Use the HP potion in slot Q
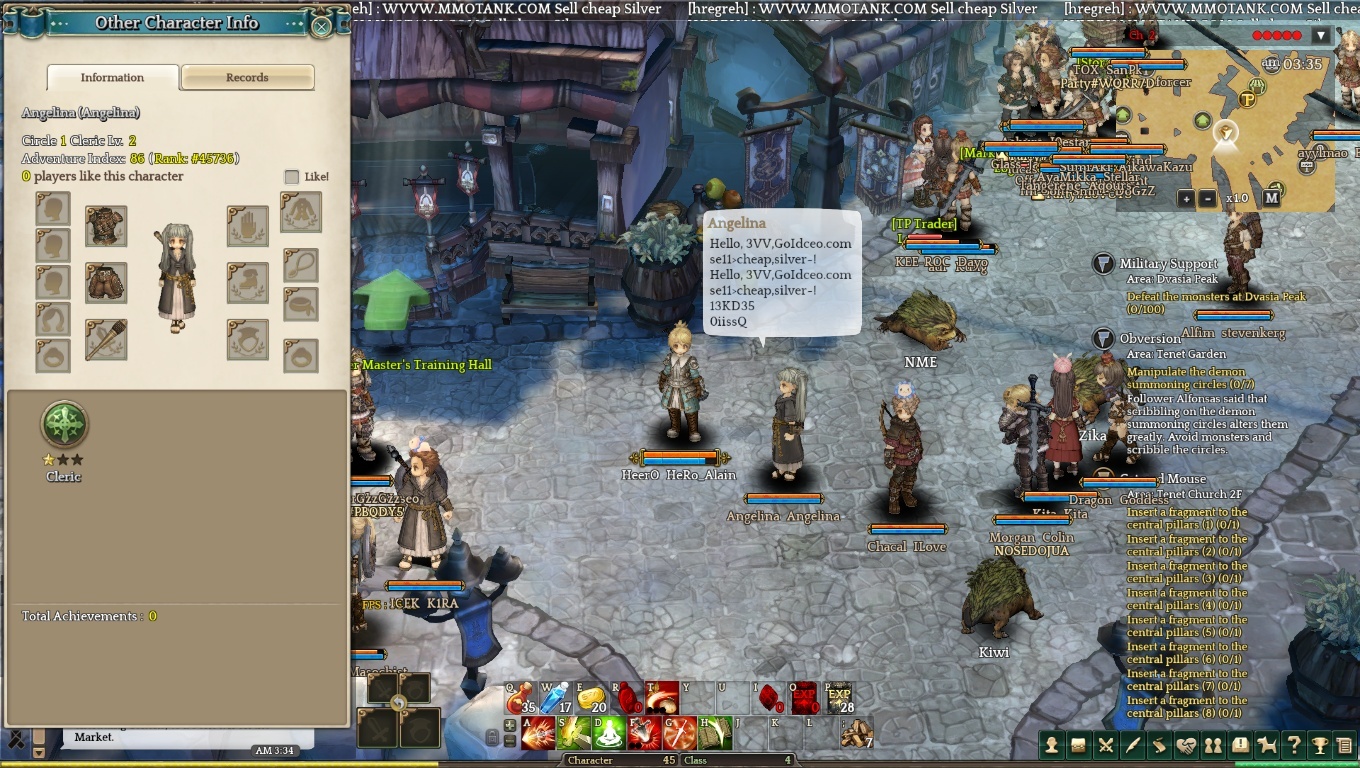The width and height of the screenshot is (1360, 768). click(519, 697)
